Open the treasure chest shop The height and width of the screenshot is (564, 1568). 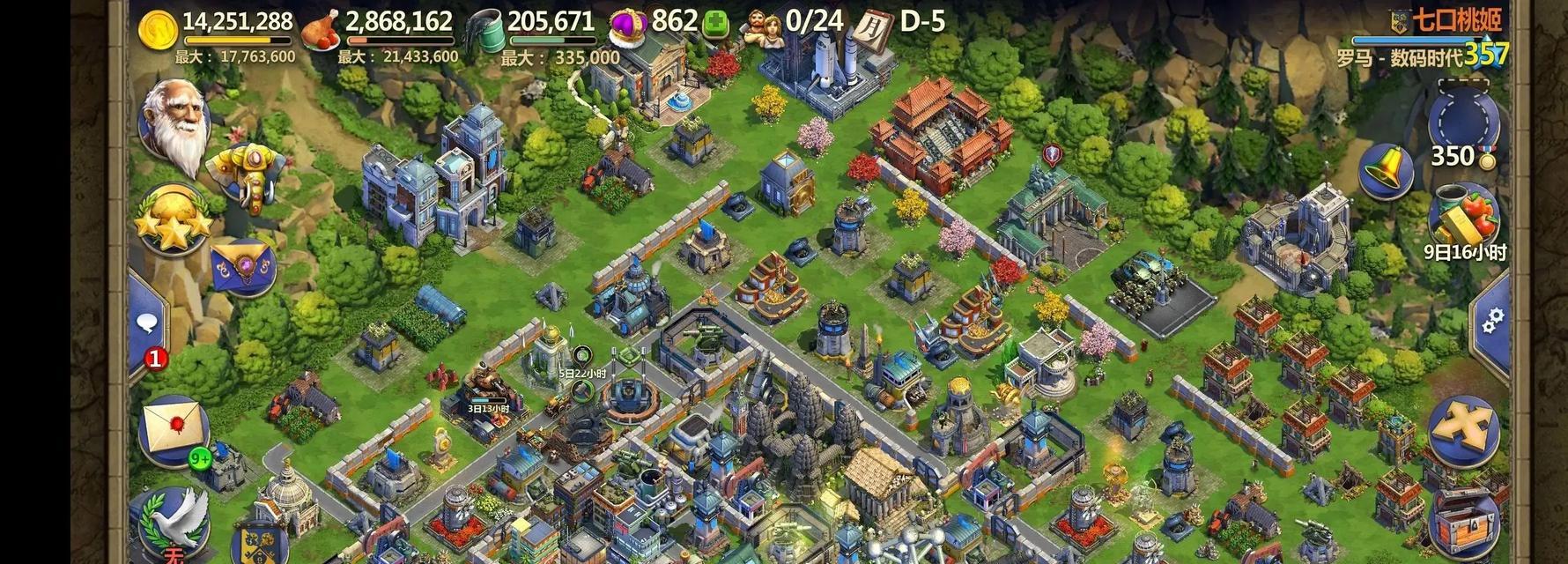pyautogui.click(x=1464, y=523)
